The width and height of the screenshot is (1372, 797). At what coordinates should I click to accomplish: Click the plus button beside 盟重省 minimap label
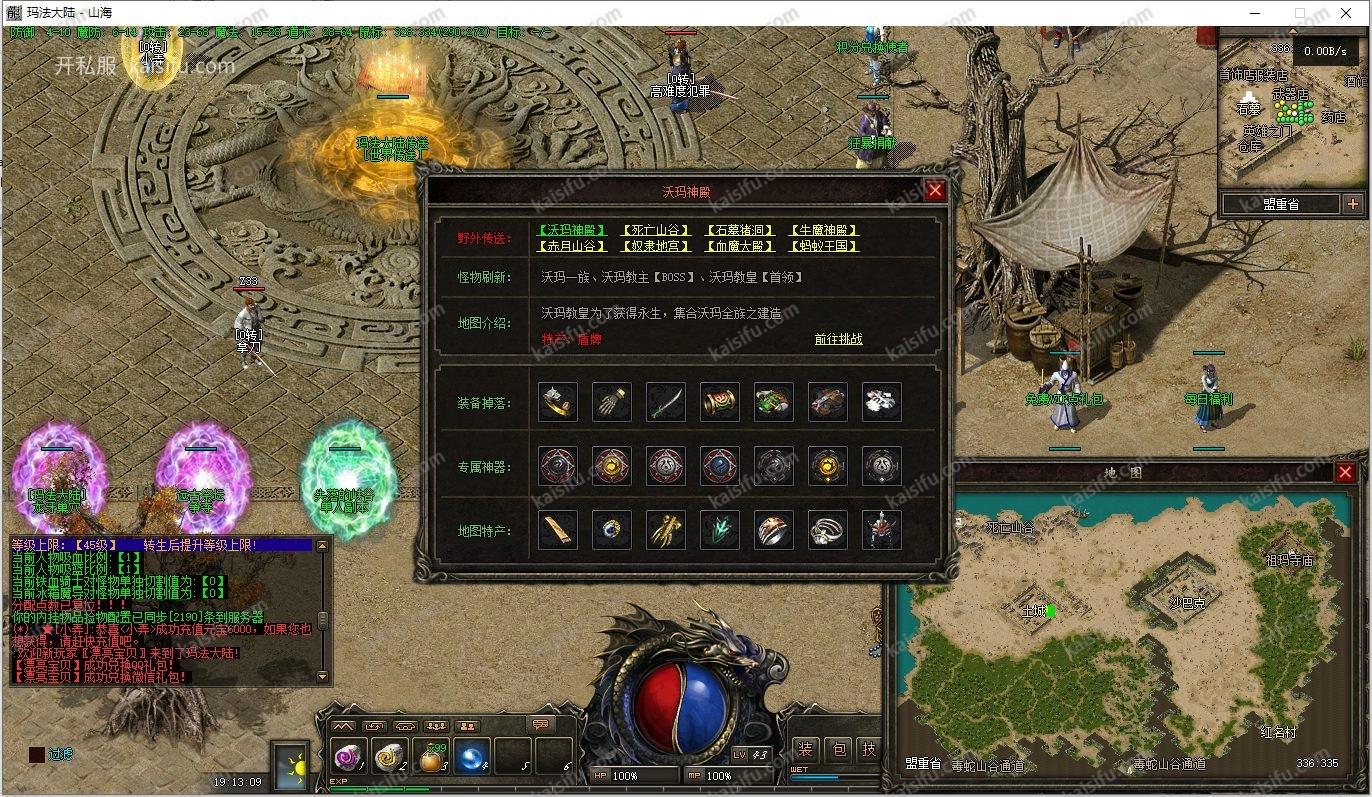(1353, 204)
